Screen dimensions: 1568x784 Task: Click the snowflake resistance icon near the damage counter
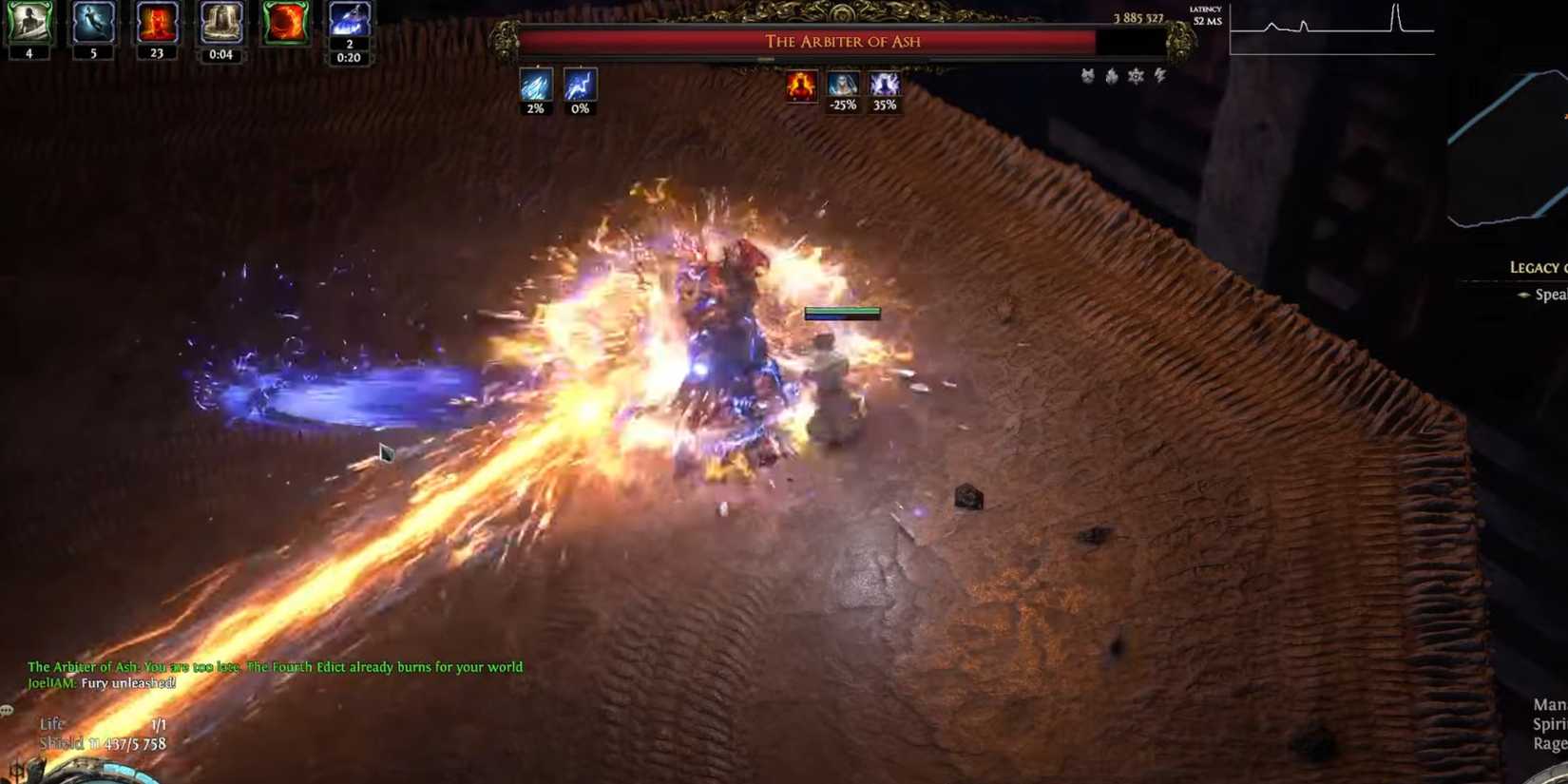coord(1135,76)
